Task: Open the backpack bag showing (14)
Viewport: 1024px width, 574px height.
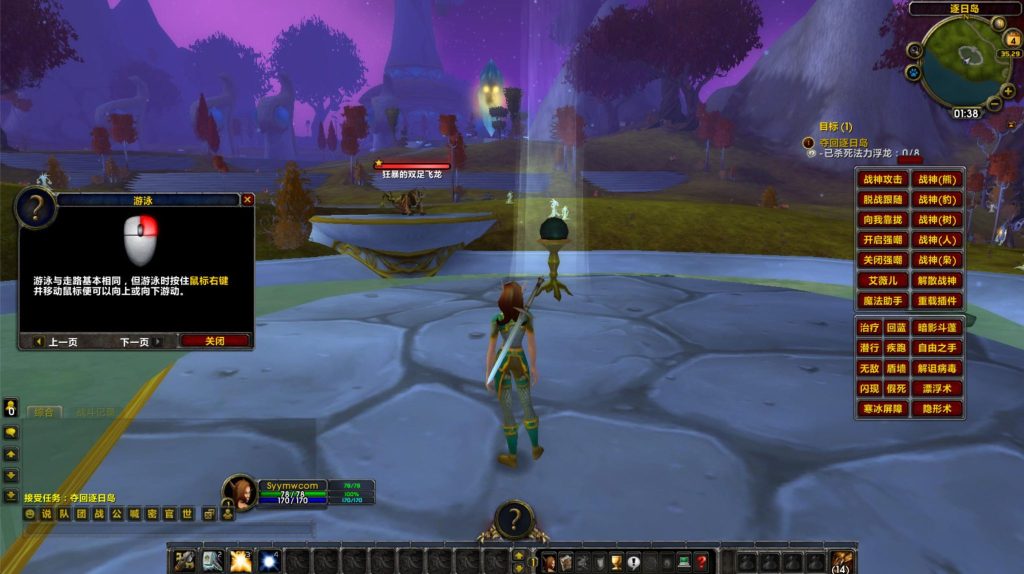Action: 842,561
